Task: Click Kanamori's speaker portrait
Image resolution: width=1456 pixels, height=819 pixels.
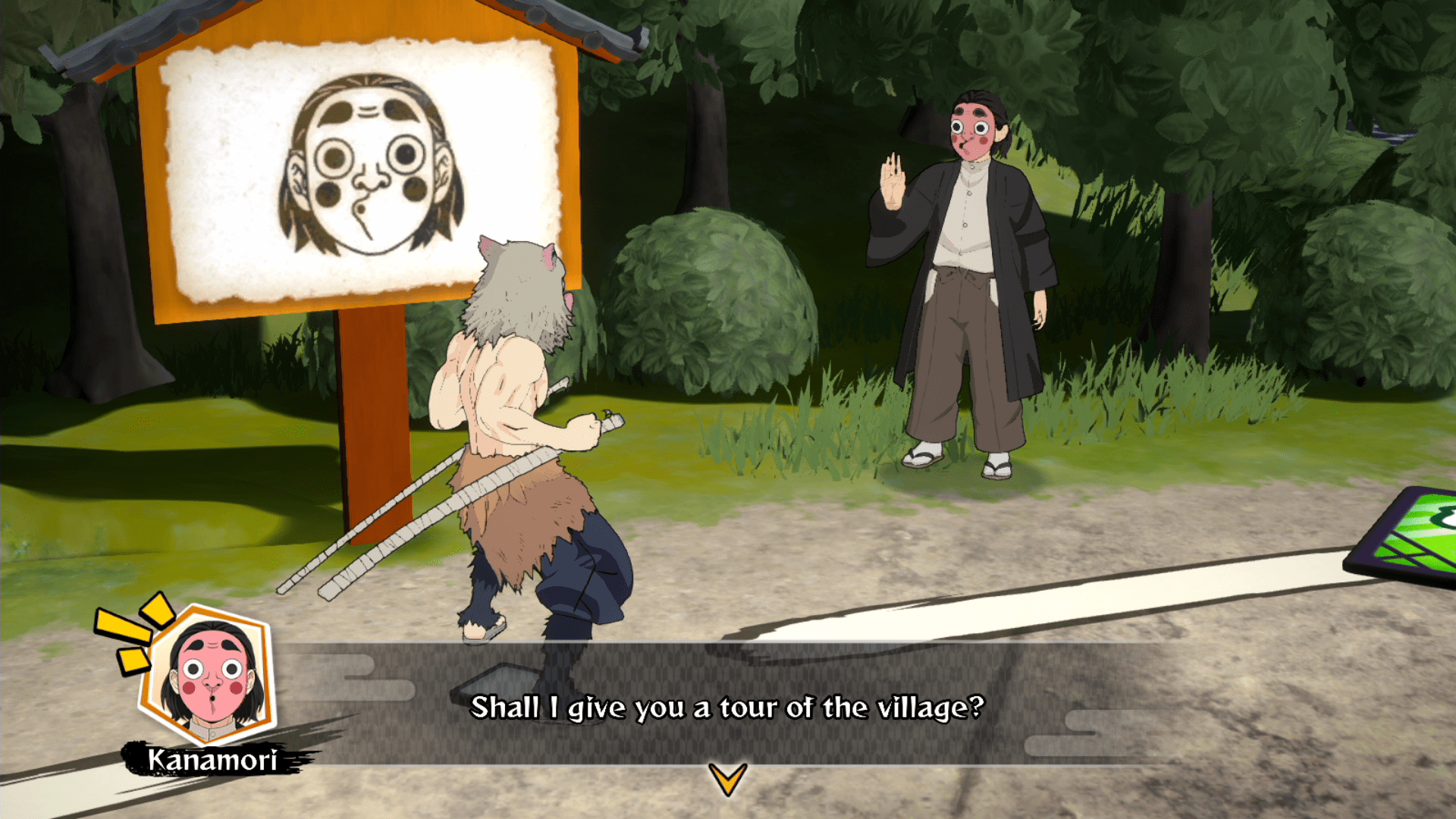Action: (x=210, y=674)
